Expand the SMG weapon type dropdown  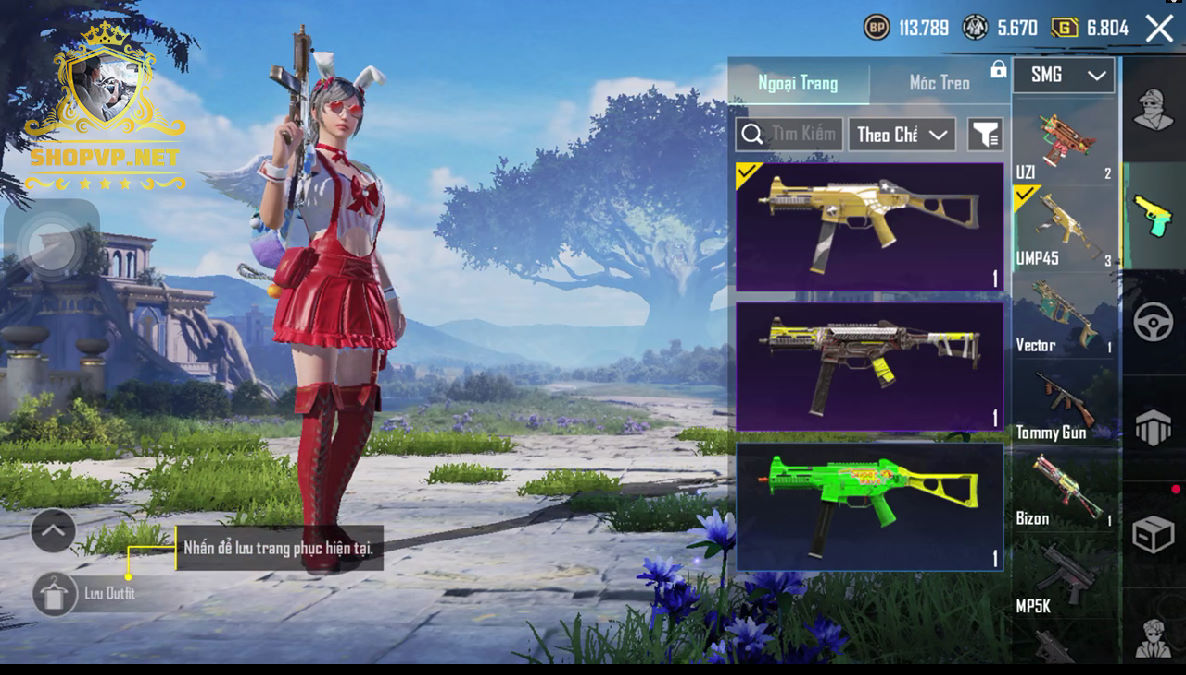click(1064, 75)
